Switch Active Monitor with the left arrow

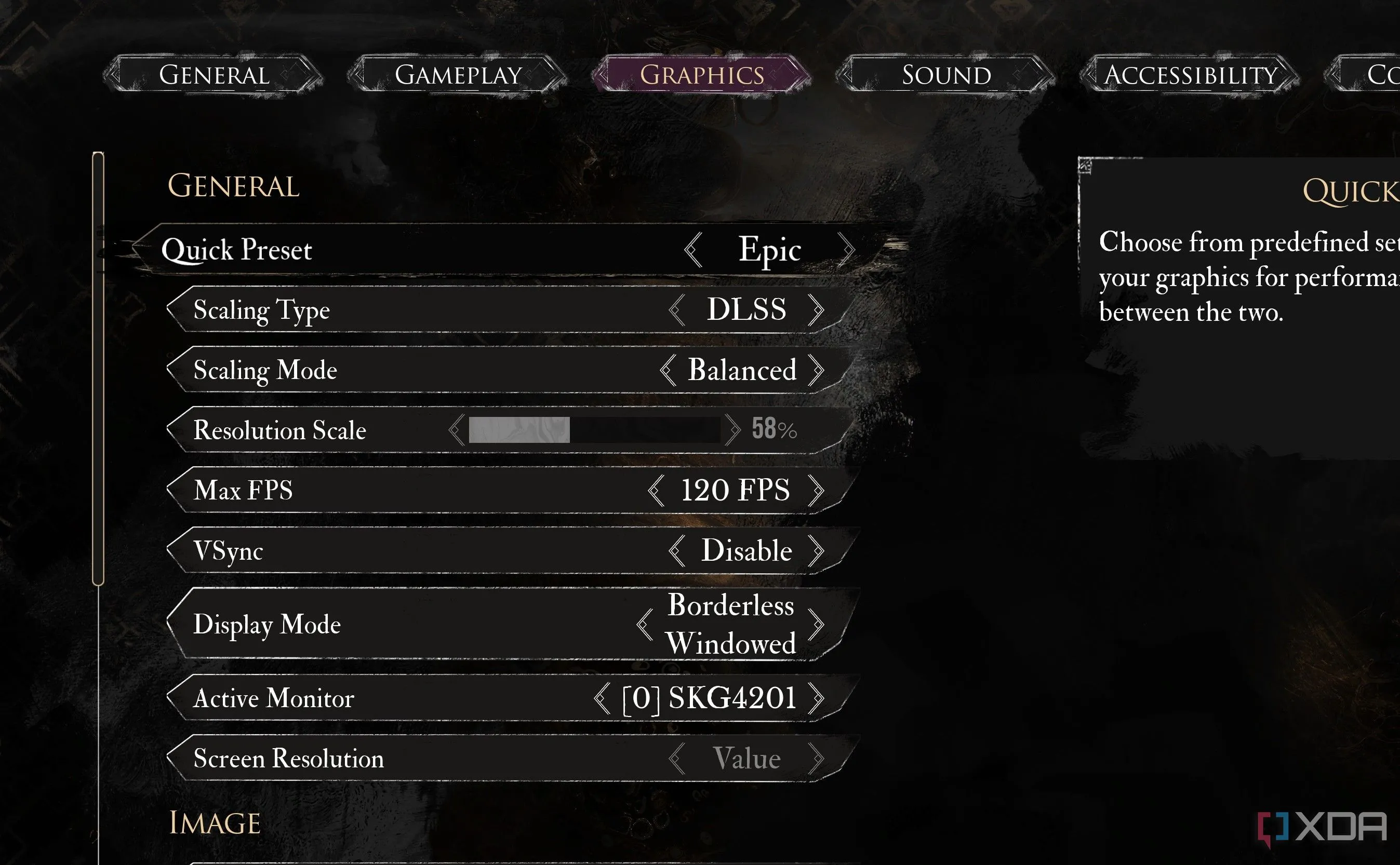pyautogui.click(x=602, y=698)
